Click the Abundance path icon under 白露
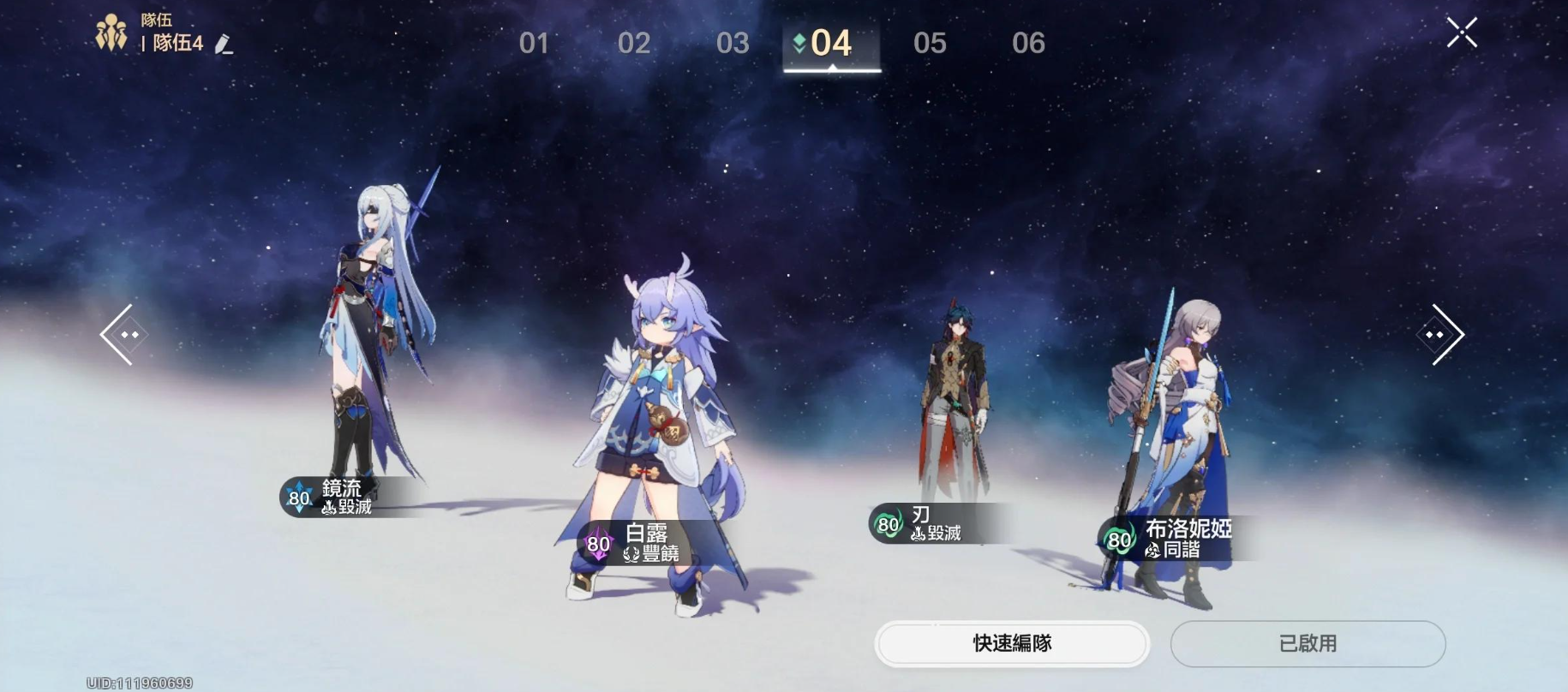 pyautogui.click(x=631, y=554)
